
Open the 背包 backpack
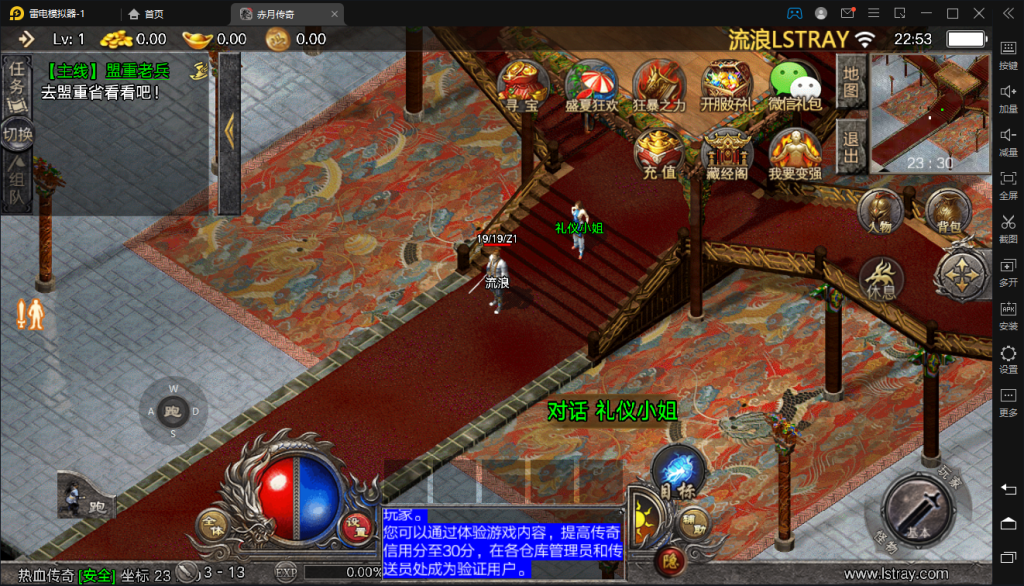(948, 211)
